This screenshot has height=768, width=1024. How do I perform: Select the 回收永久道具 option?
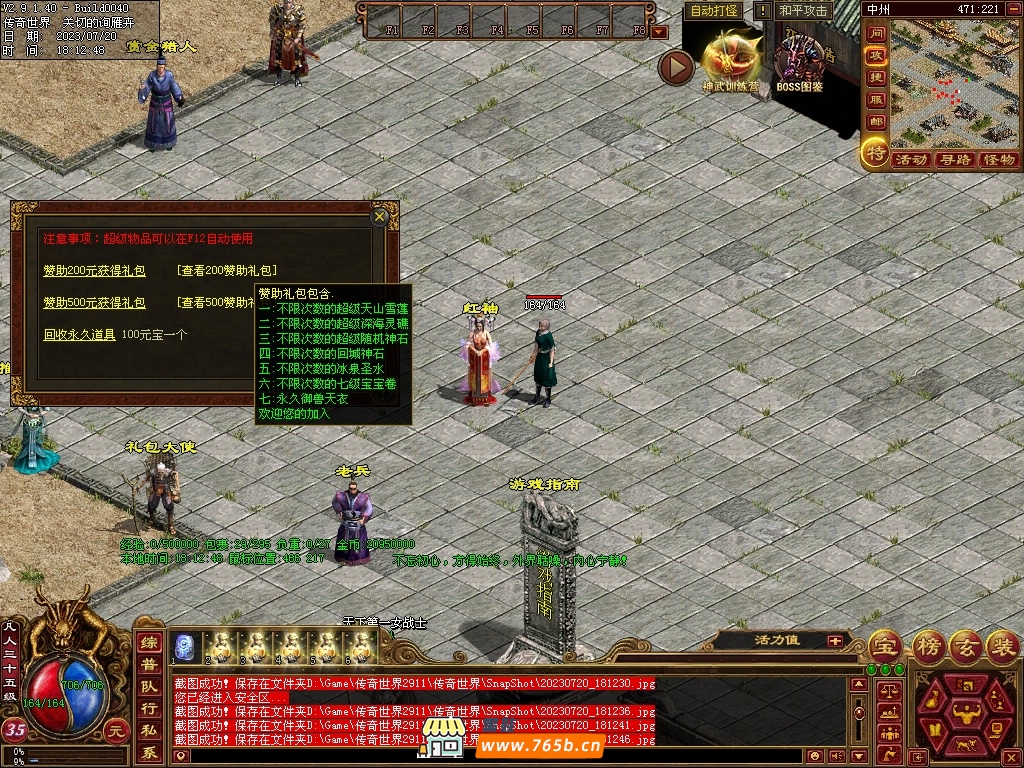[x=79, y=335]
